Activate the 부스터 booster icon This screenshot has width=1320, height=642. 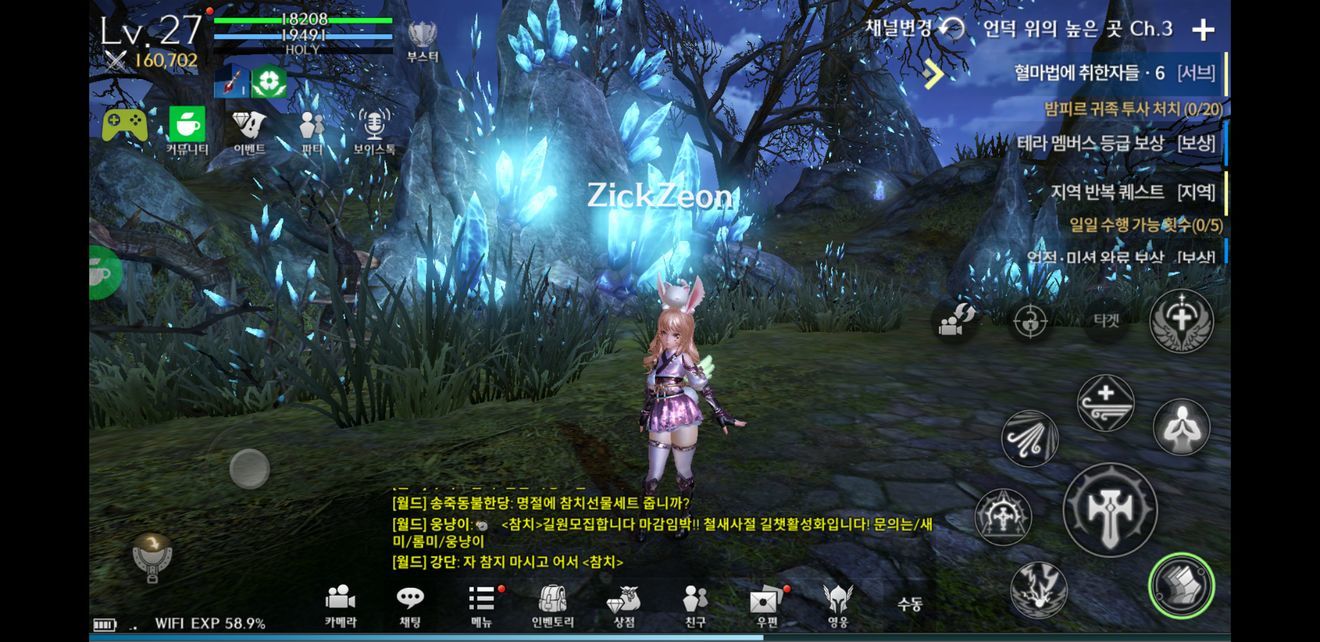423,42
